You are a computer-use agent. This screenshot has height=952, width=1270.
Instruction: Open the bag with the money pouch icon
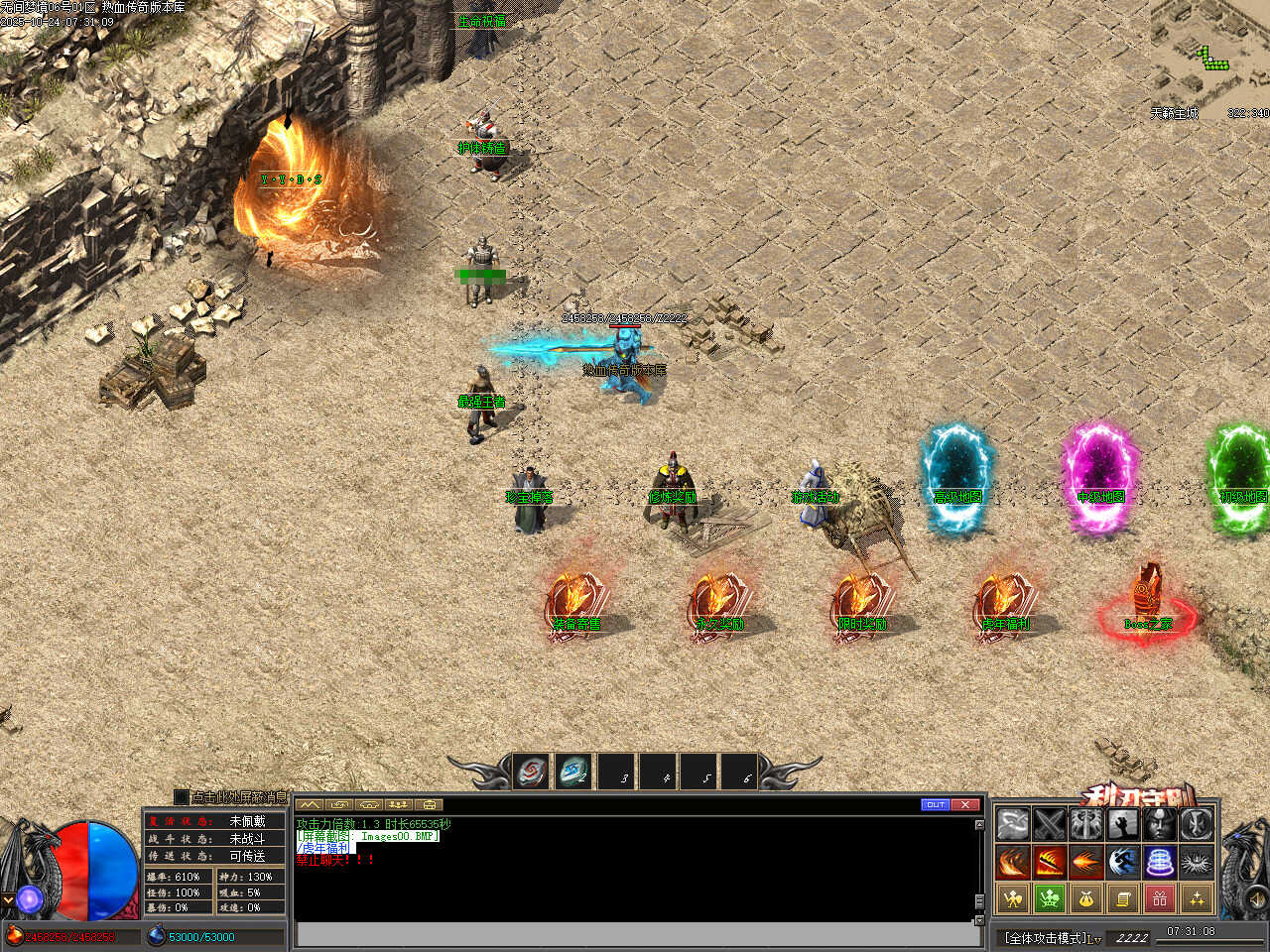[x=1086, y=899]
